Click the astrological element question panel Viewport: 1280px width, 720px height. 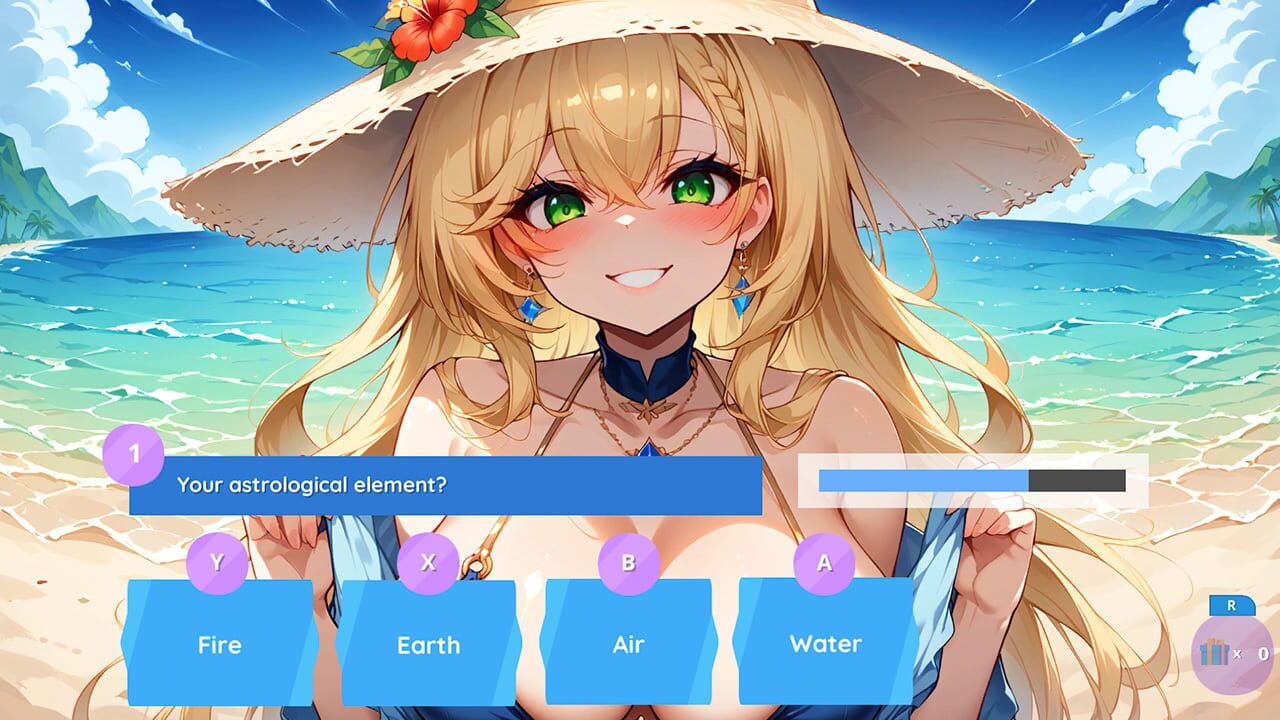pos(445,487)
